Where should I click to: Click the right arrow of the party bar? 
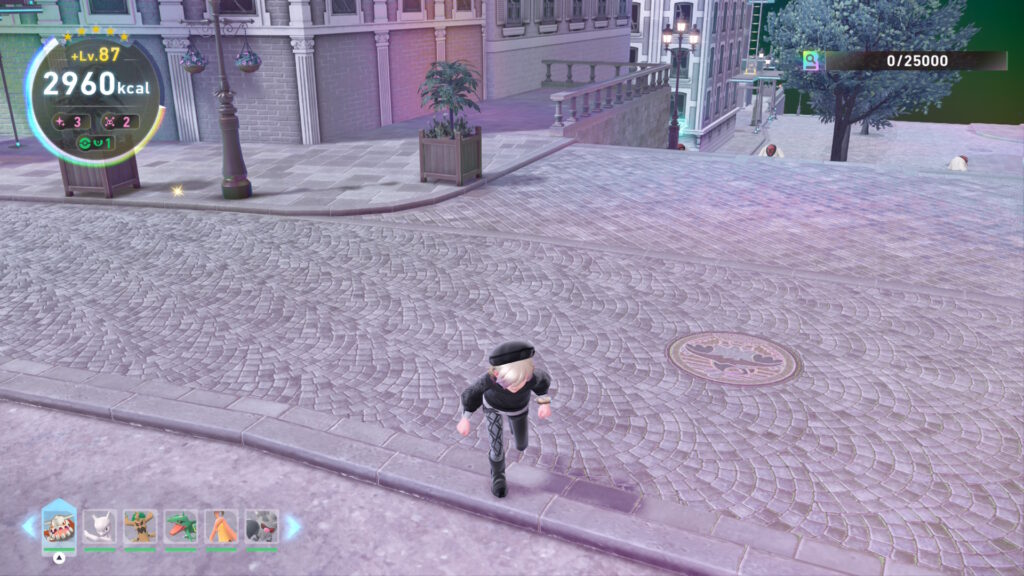click(292, 526)
